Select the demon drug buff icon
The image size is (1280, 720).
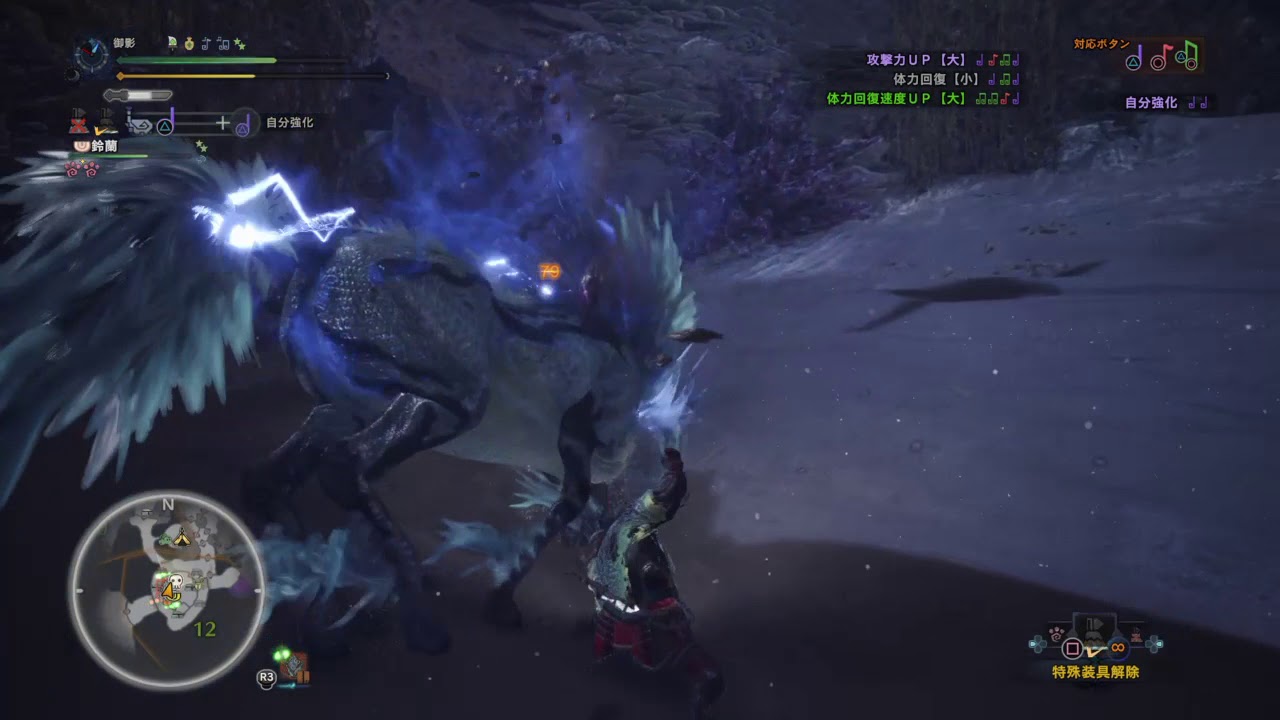point(189,45)
